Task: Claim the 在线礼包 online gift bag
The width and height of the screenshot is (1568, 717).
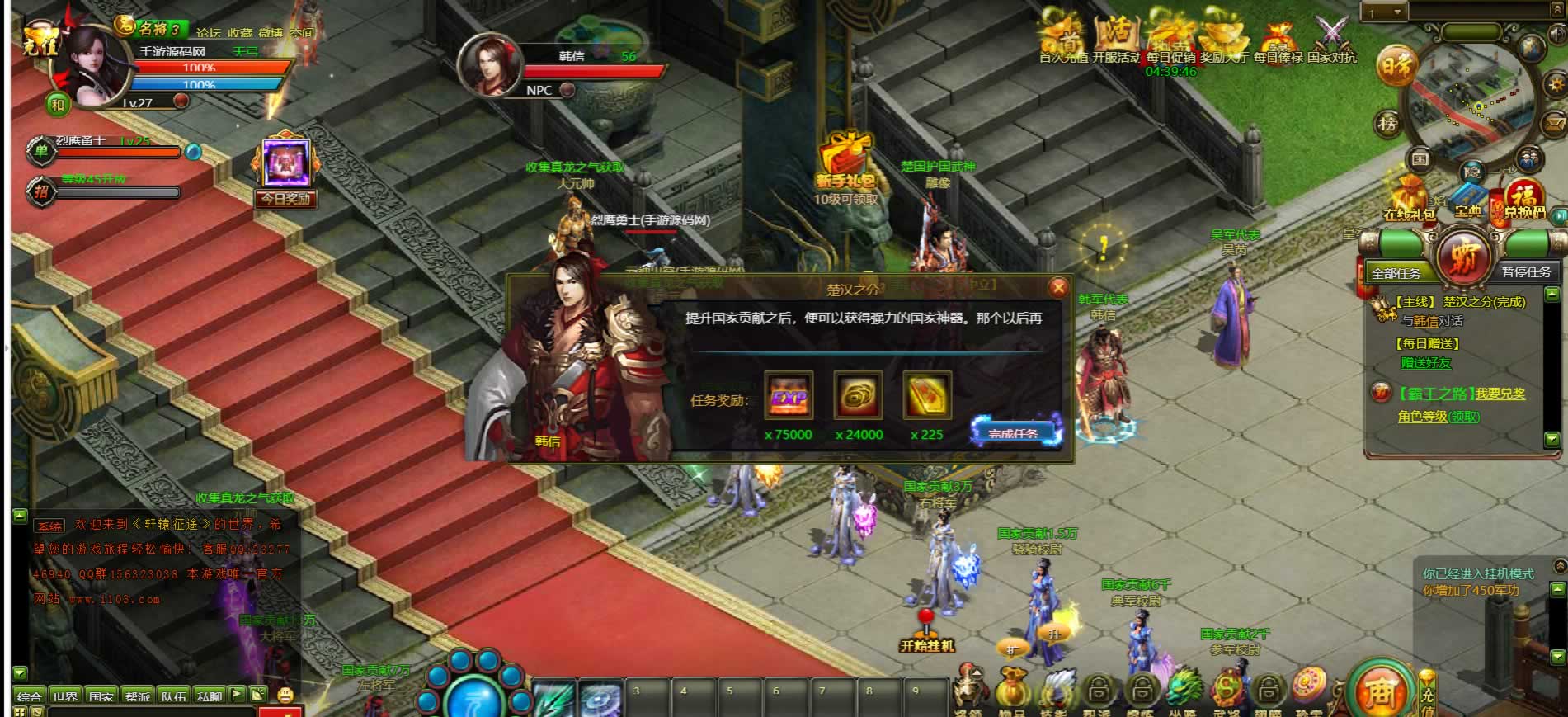Action: (x=1410, y=200)
